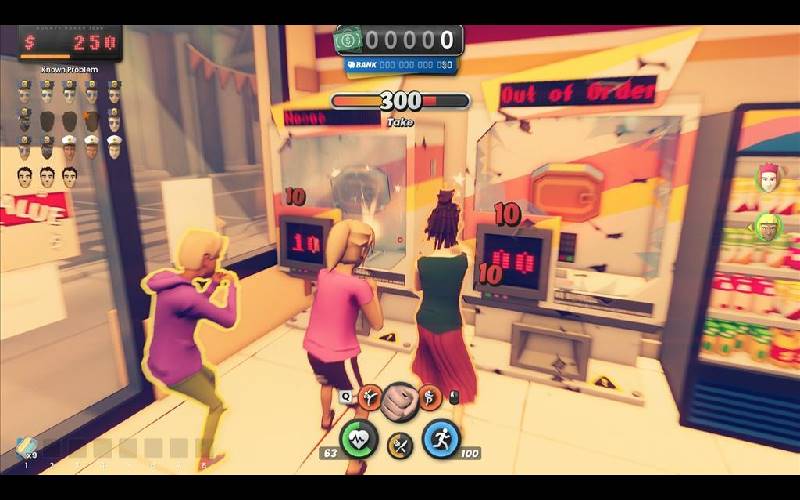The image size is (800, 500).
Task: Click the green-haired teammate portrait
Action: [768, 226]
